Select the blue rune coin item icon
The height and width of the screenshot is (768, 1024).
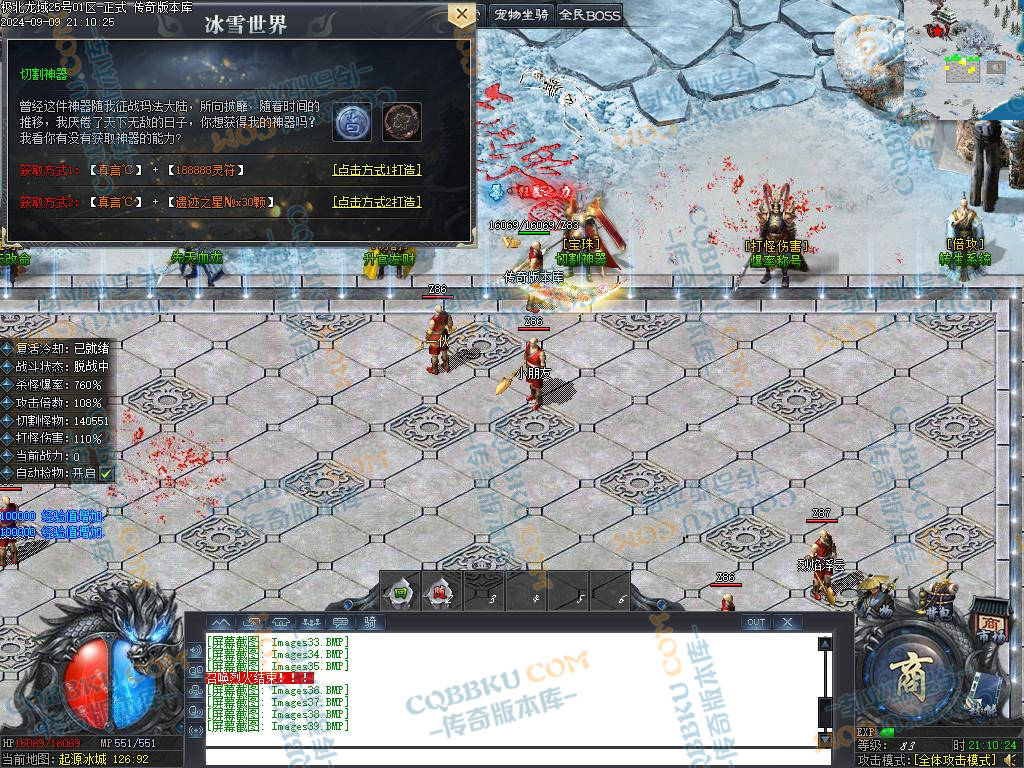[x=353, y=121]
